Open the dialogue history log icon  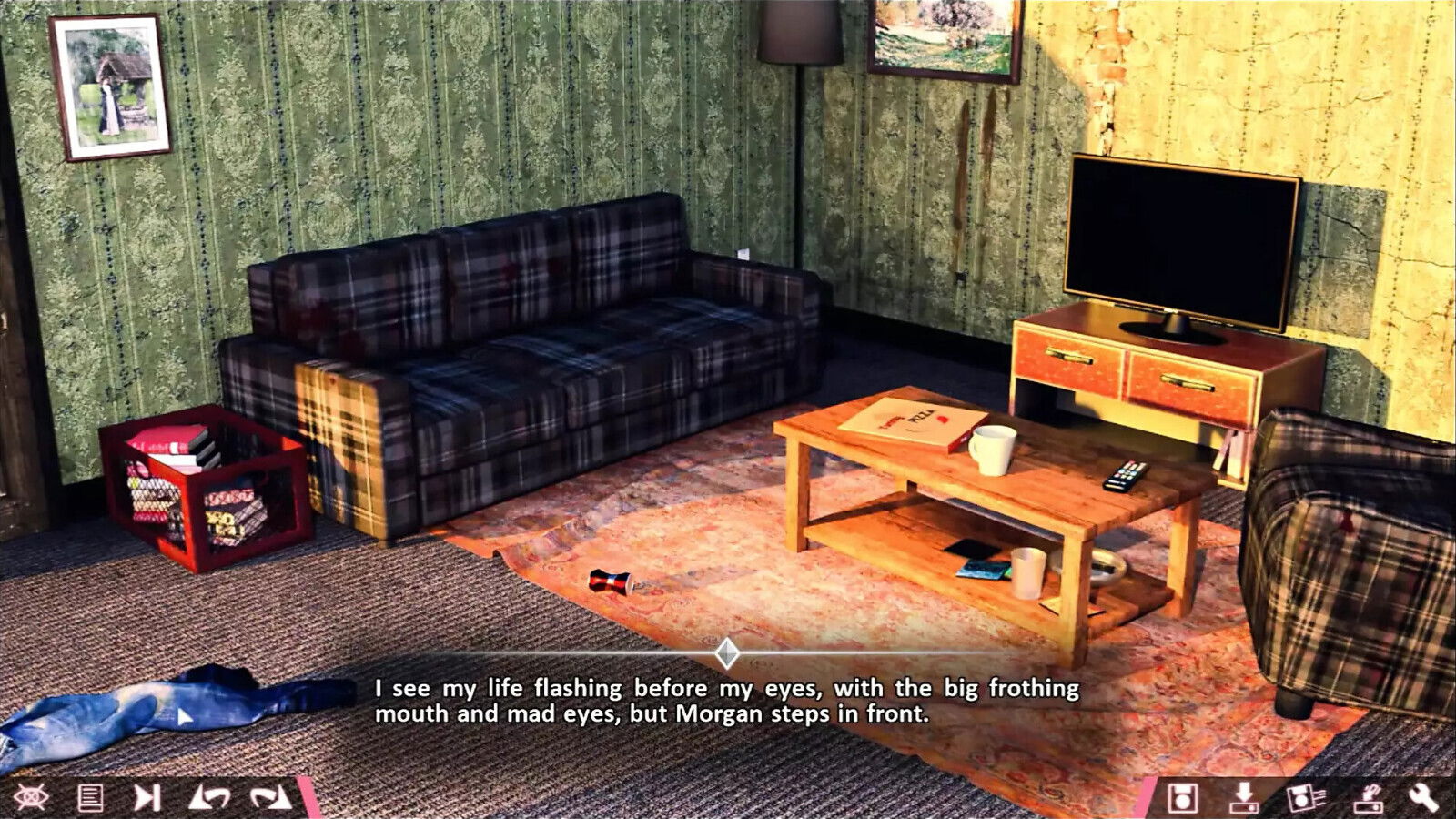(x=90, y=798)
